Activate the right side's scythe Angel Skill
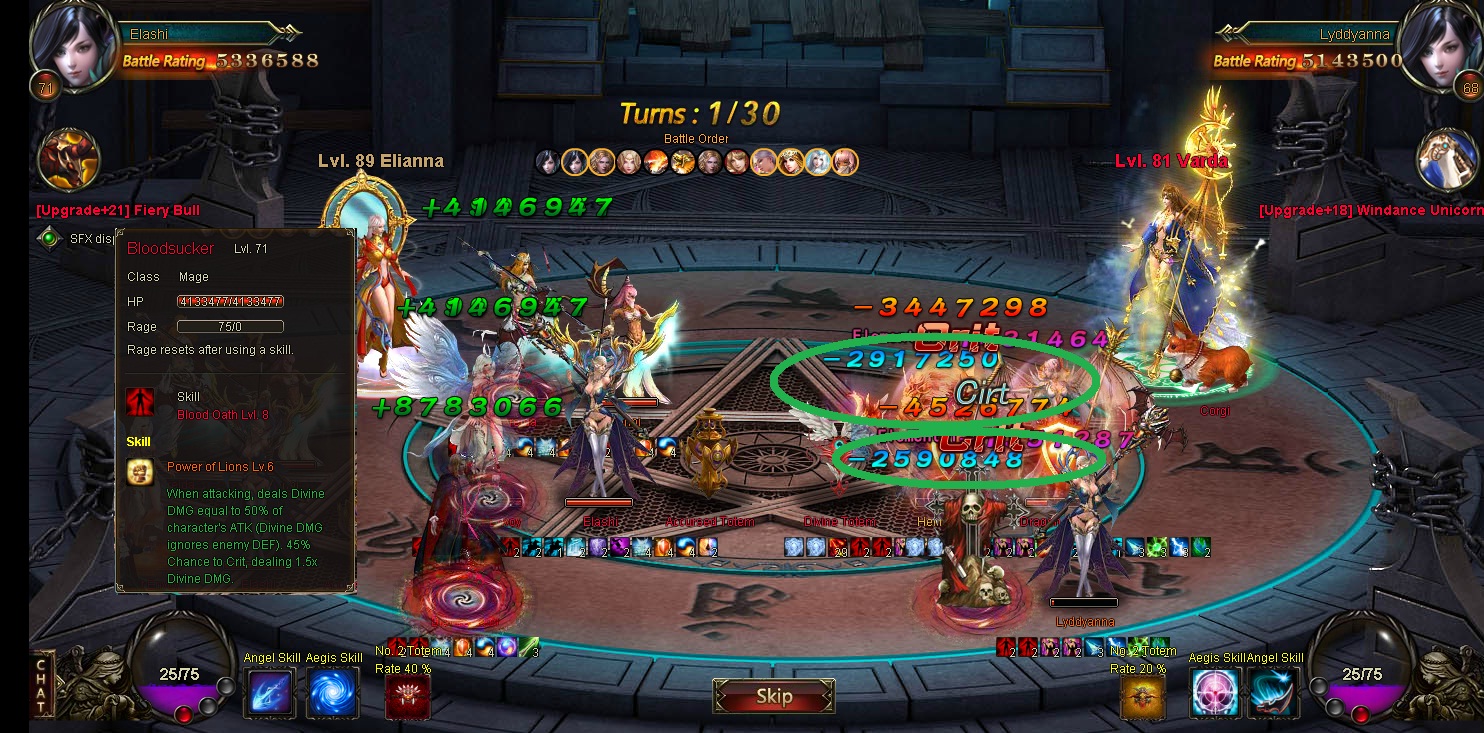This screenshot has width=1484, height=733. coord(1274,692)
